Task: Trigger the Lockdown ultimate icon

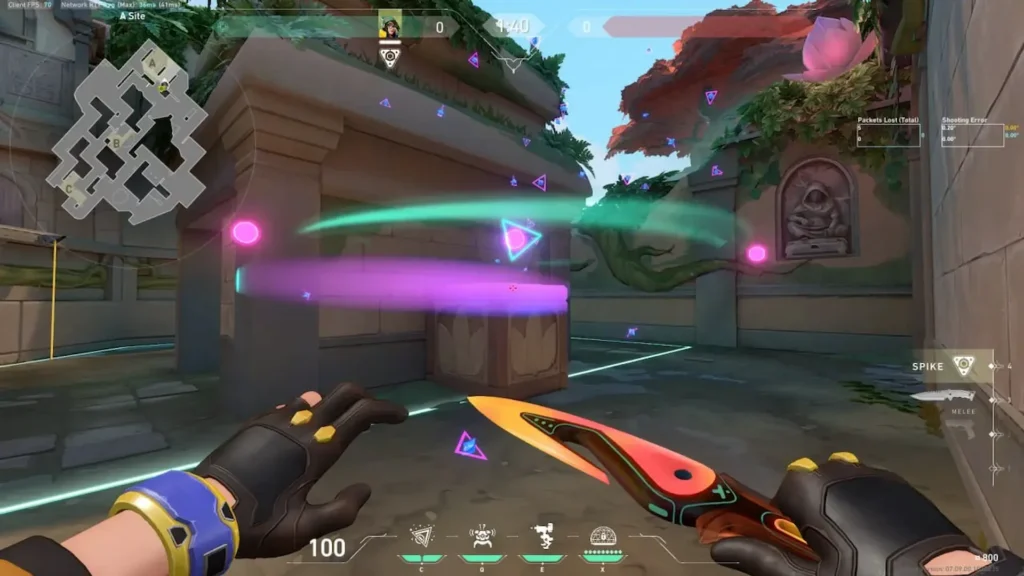Action: pyautogui.click(x=603, y=538)
